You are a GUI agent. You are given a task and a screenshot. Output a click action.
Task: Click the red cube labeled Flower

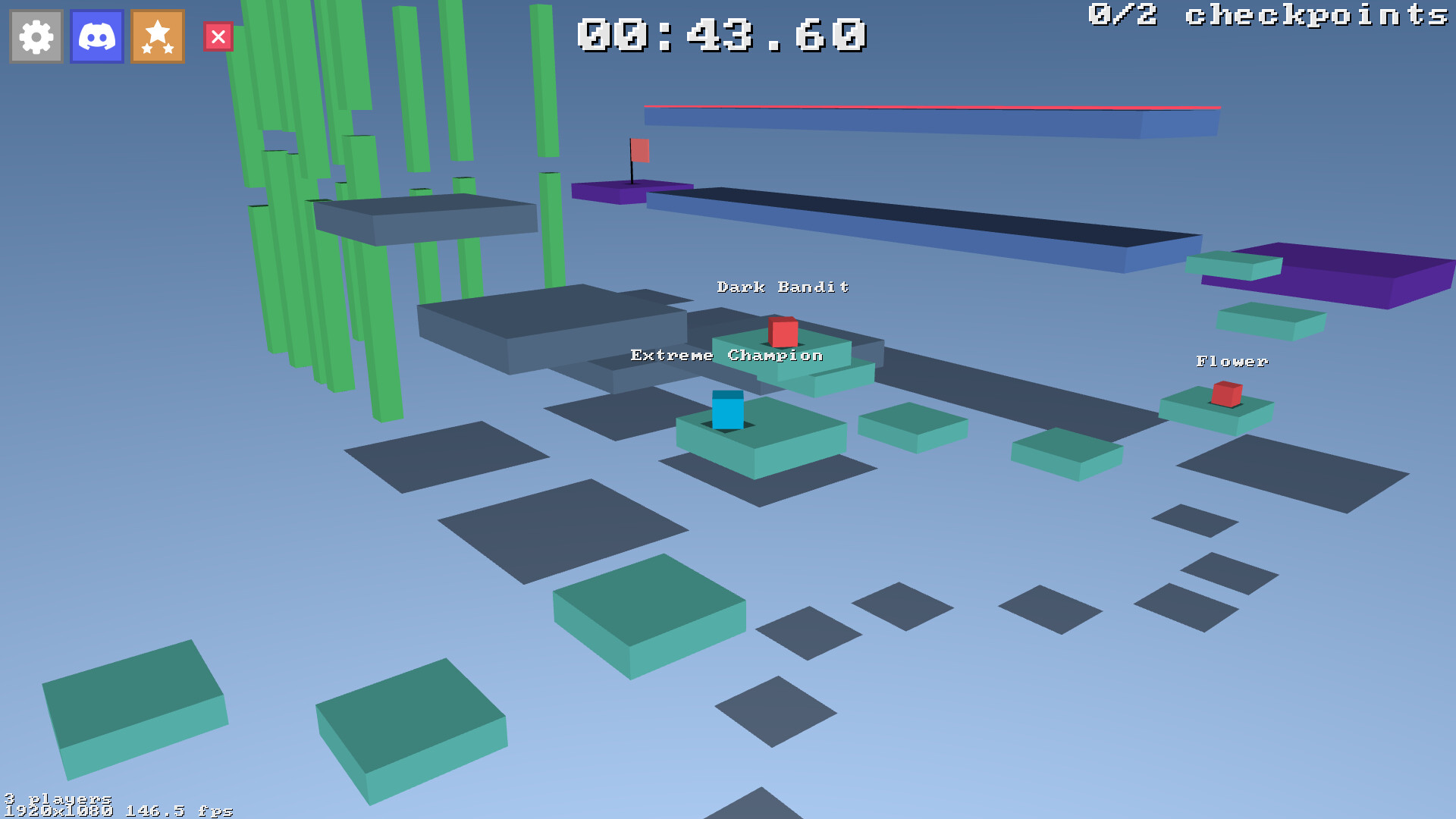click(x=1226, y=396)
